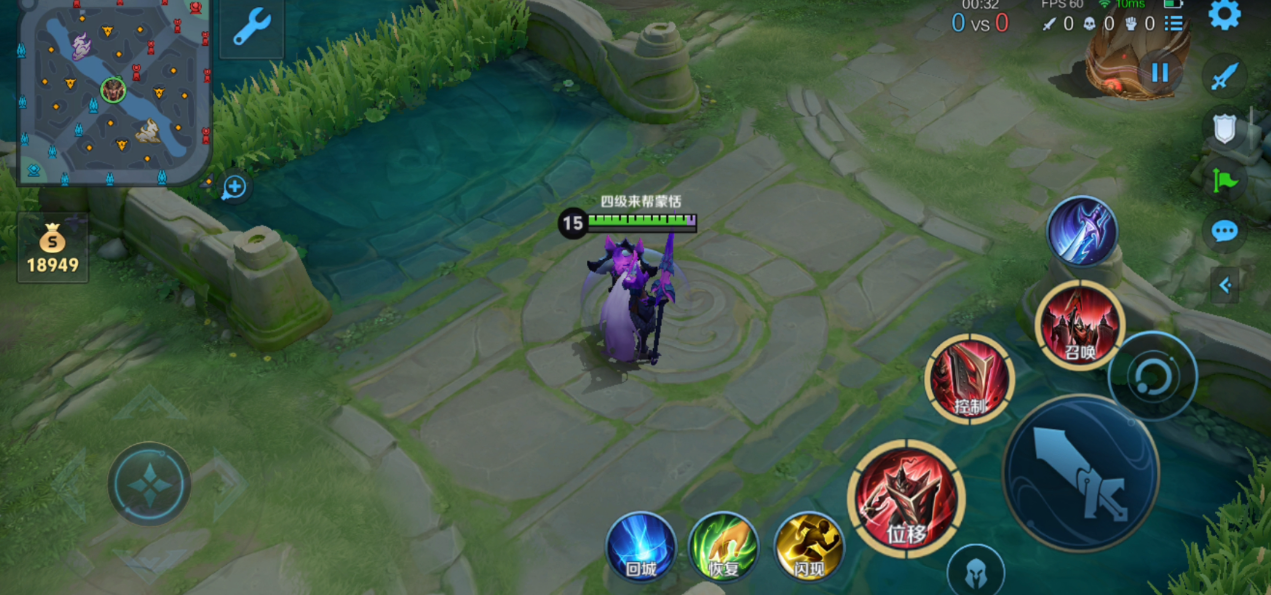Cast the 闪现 flash spell
This screenshot has width=1271, height=595.
point(809,546)
